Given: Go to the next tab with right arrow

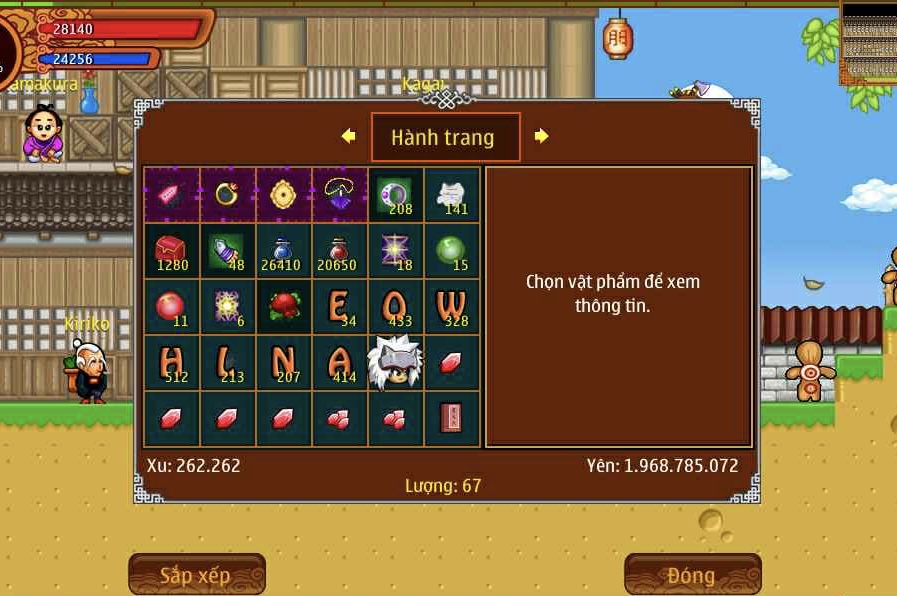Looking at the screenshot, I should click(541, 136).
